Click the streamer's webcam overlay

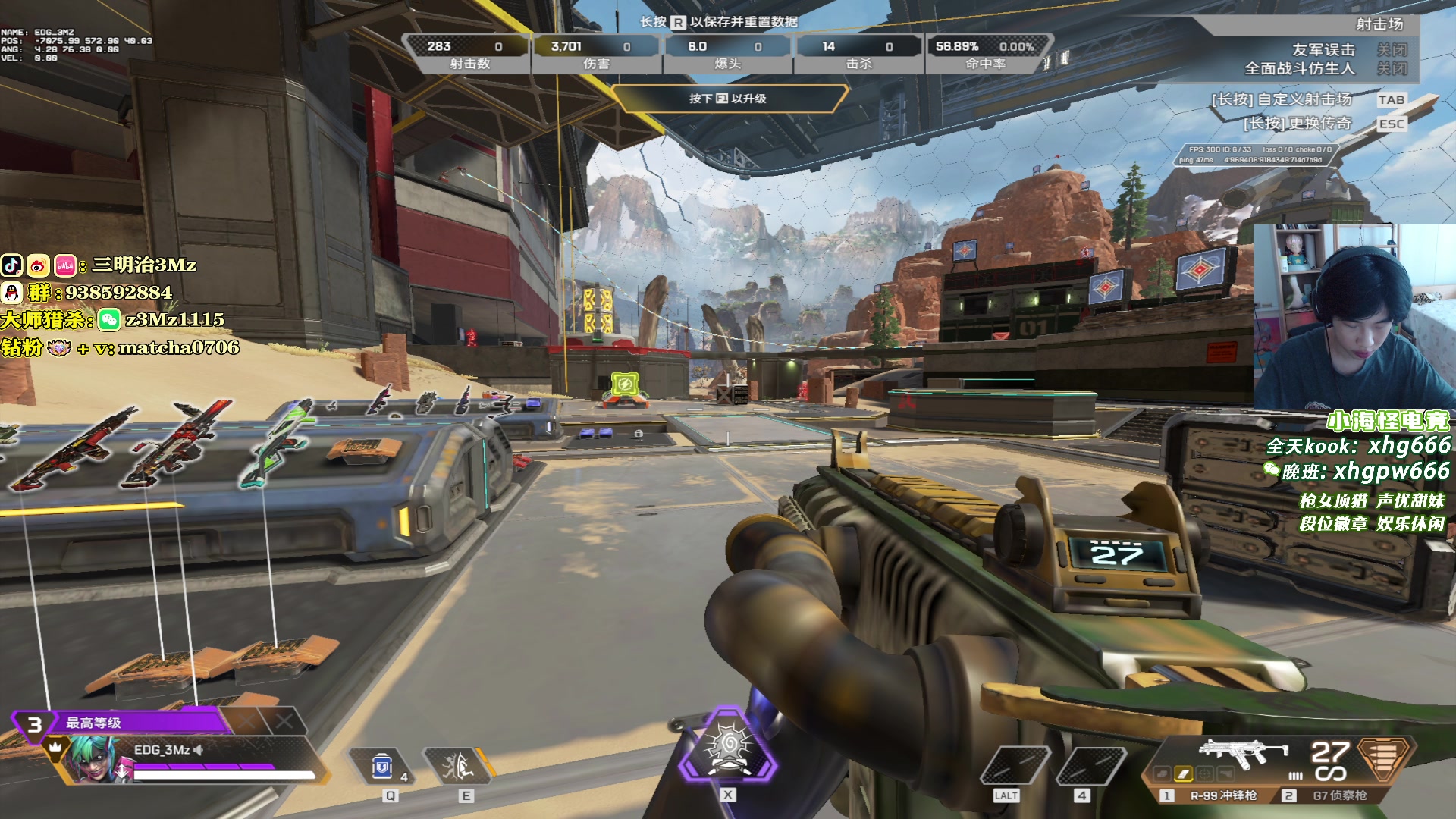pos(1353,317)
